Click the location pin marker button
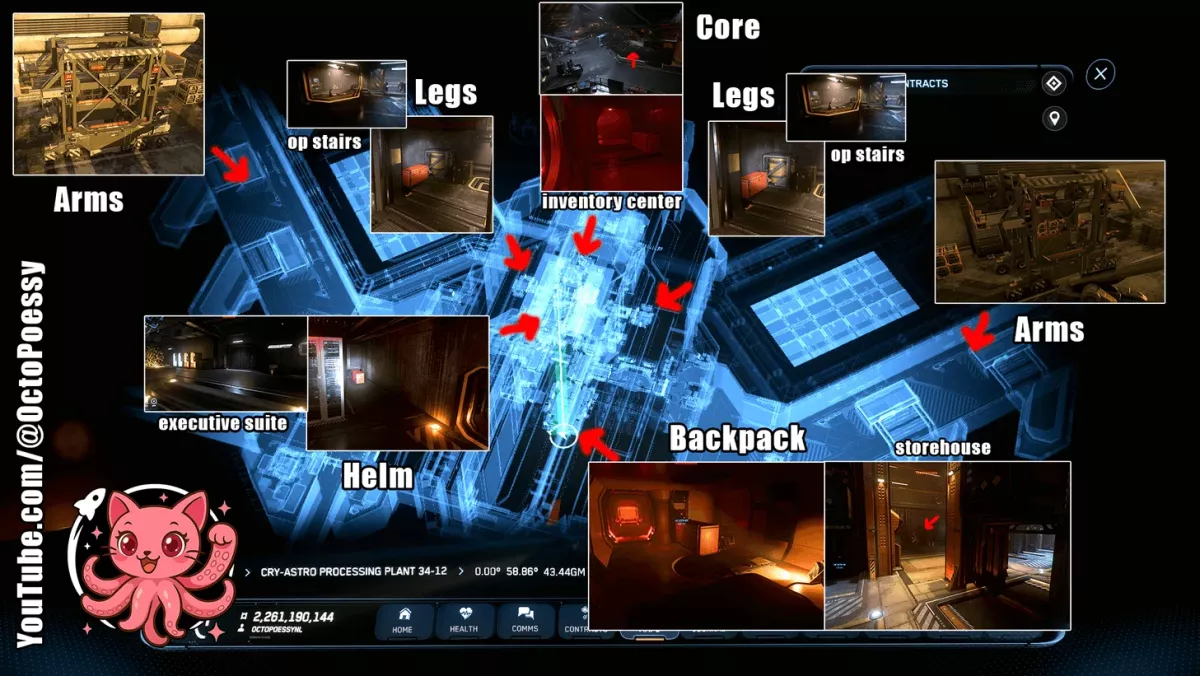Image resolution: width=1200 pixels, height=676 pixels. click(x=1053, y=120)
